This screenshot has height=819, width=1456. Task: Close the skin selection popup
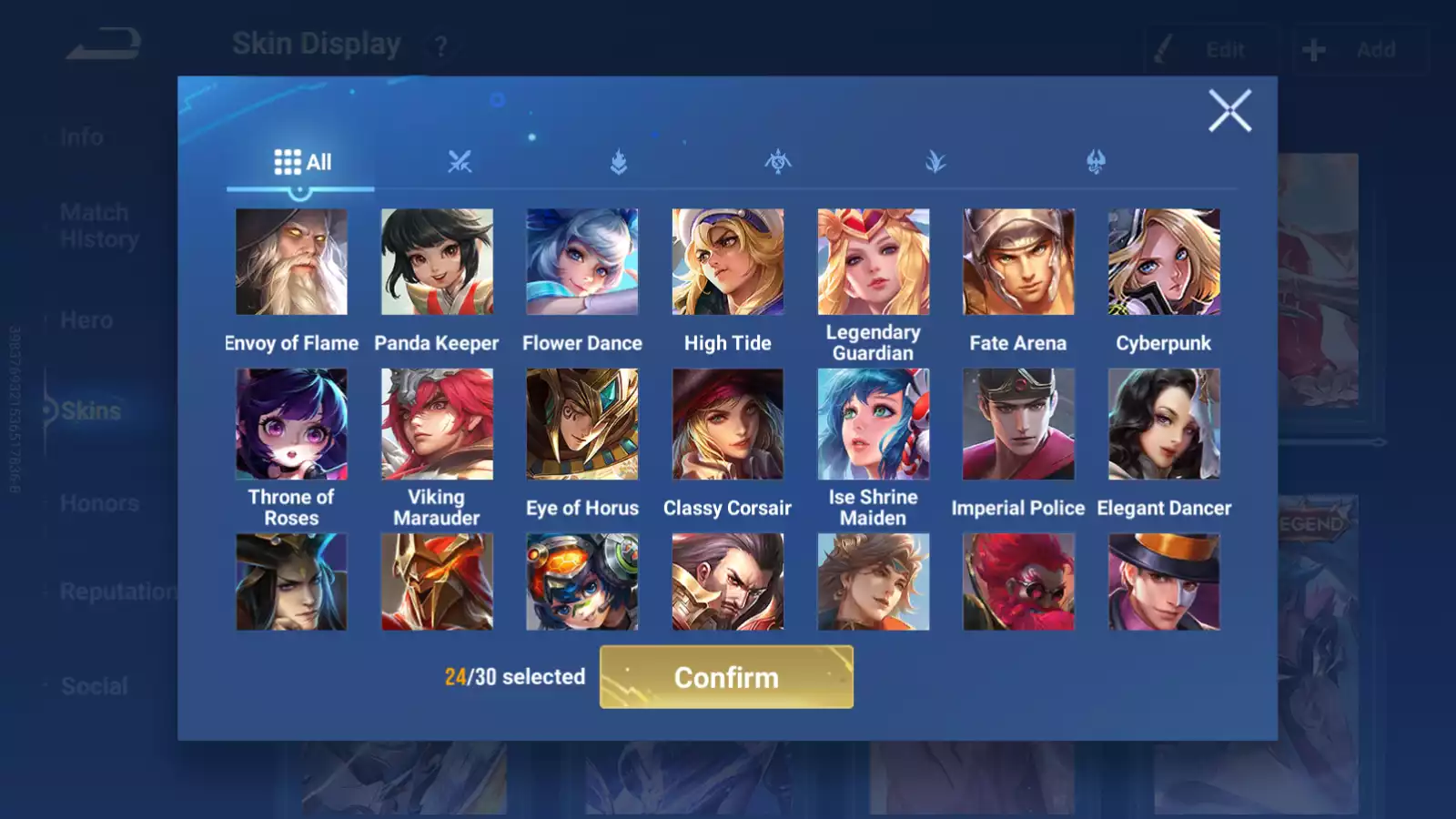point(1229,111)
